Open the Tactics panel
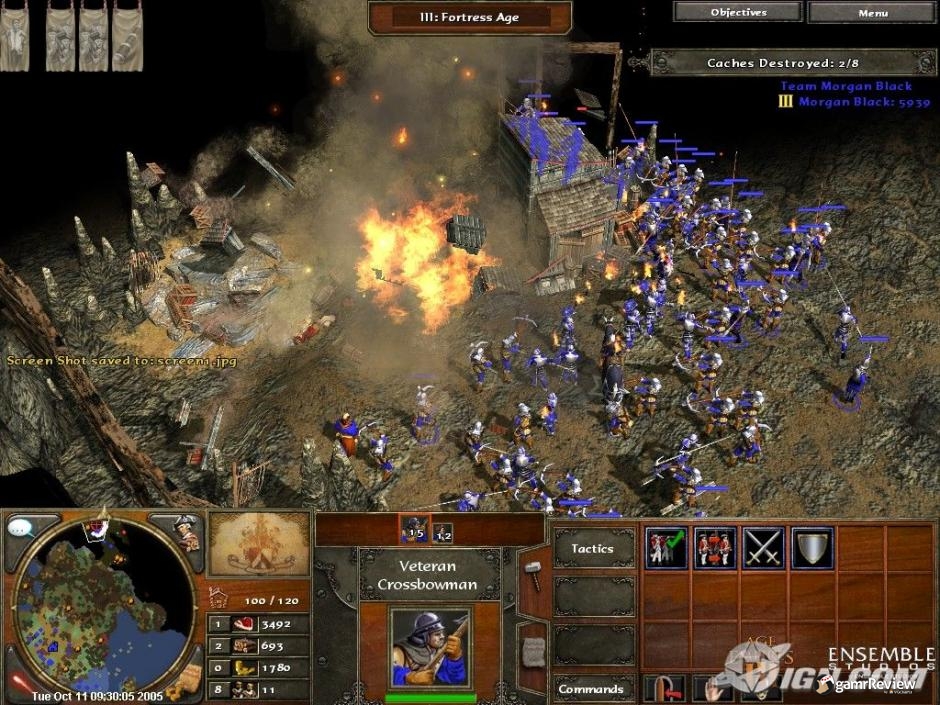940x705 pixels. click(x=593, y=548)
